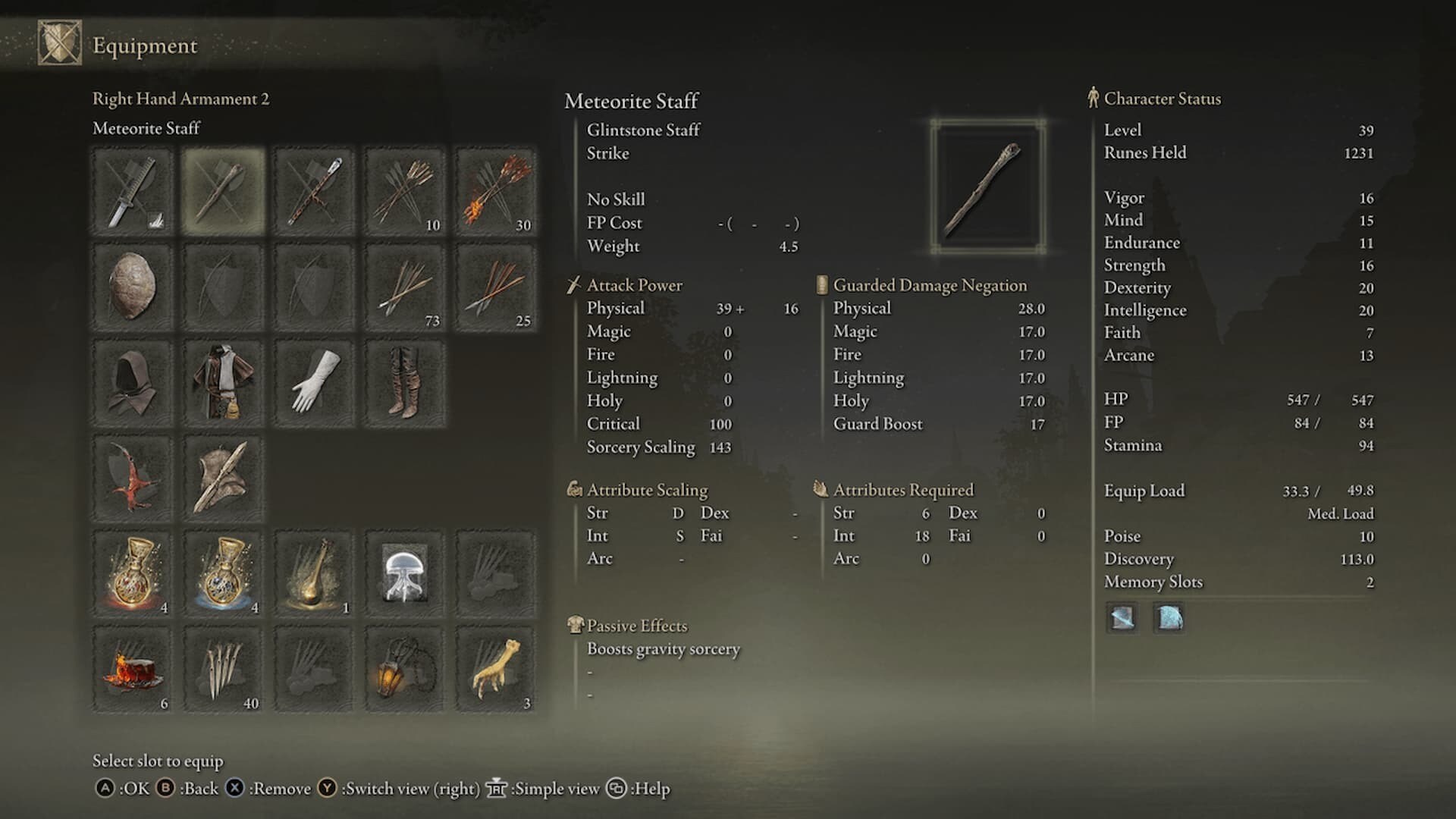Screen dimensions: 1456x819
Task: Click the Meteorite Staff preview image
Action: 987,187
